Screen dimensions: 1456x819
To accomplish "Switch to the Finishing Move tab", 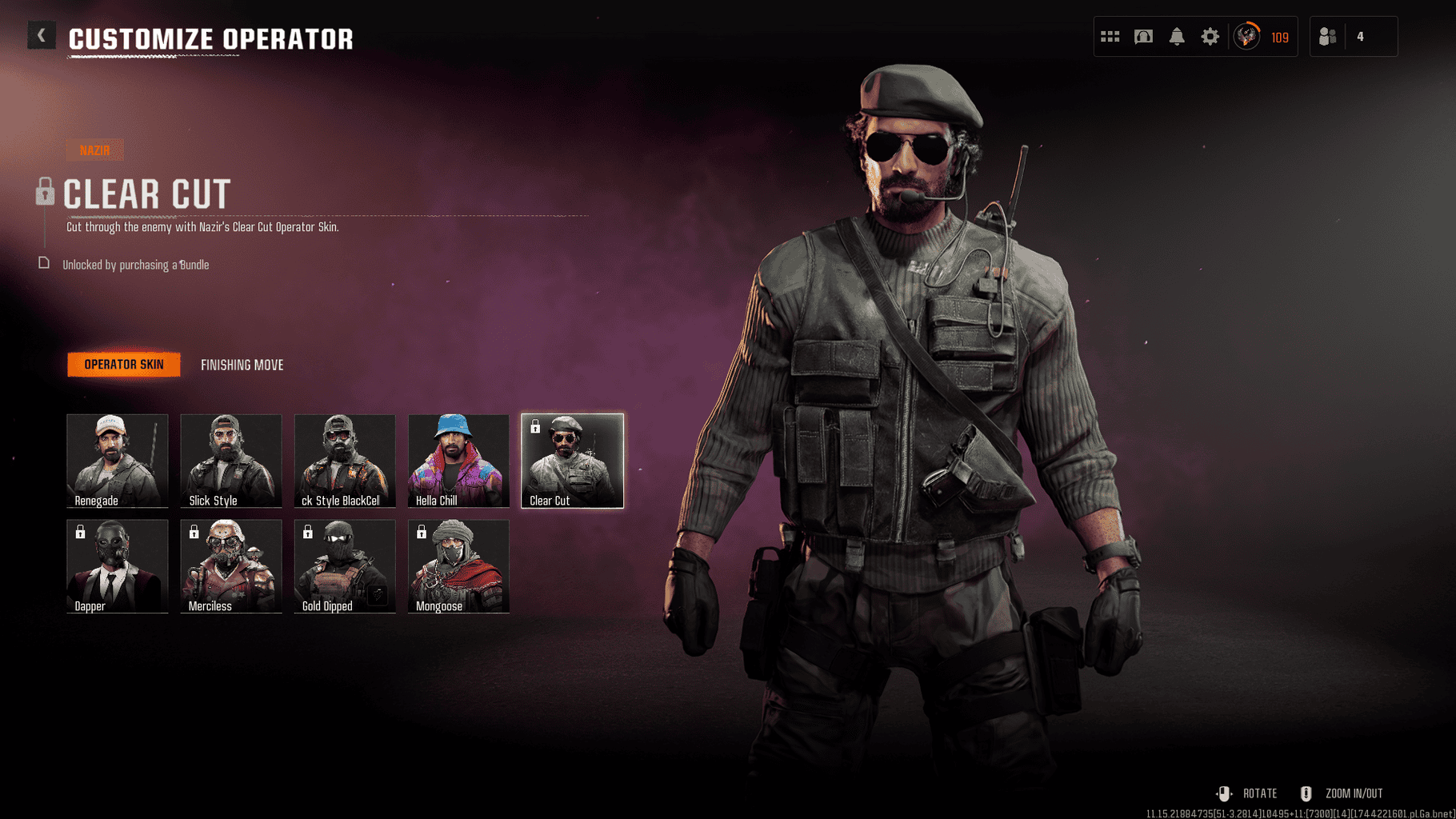I will pyautogui.click(x=242, y=365).
